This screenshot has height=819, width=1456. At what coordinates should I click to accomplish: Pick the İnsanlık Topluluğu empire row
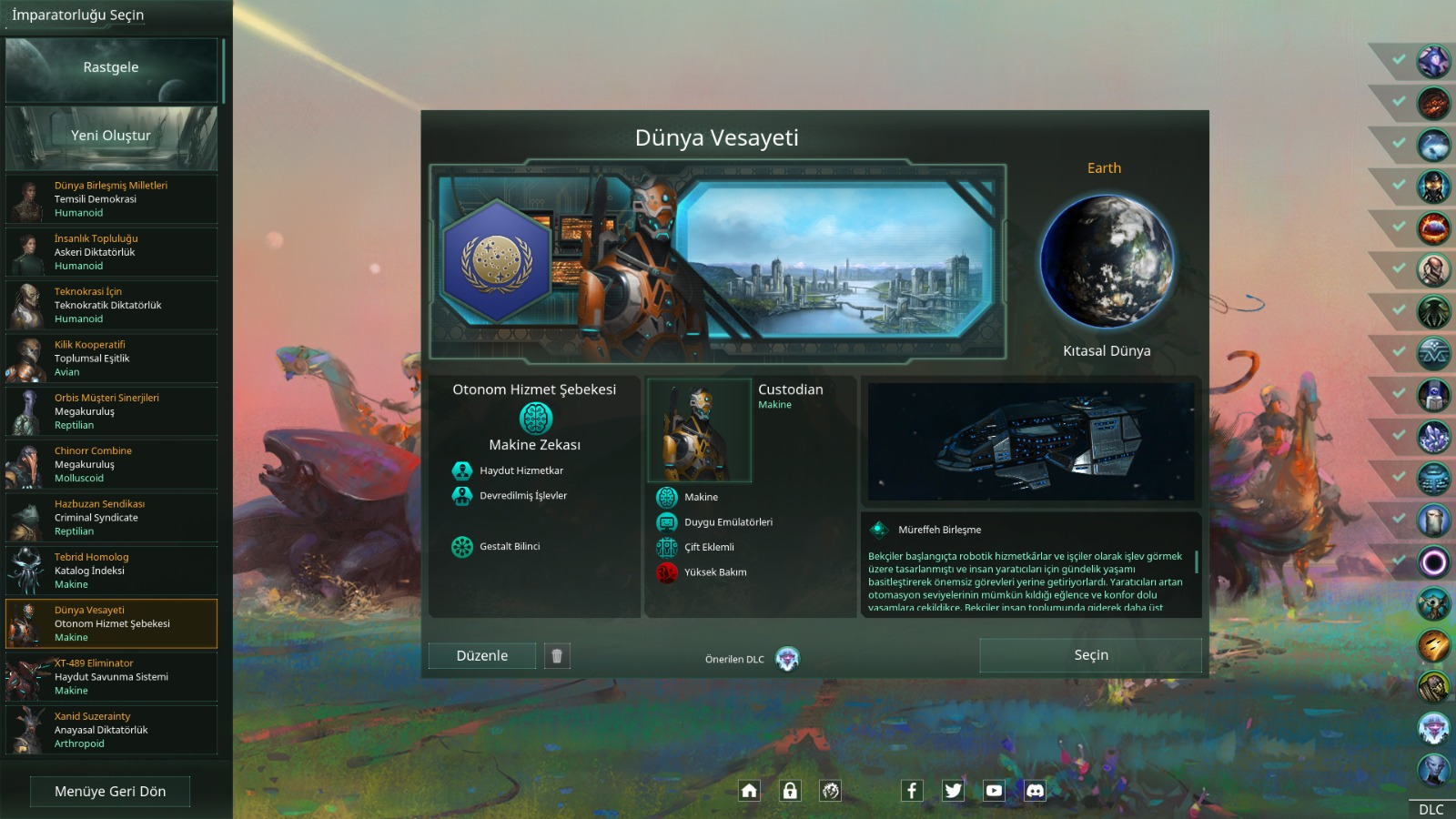[111, 252]
